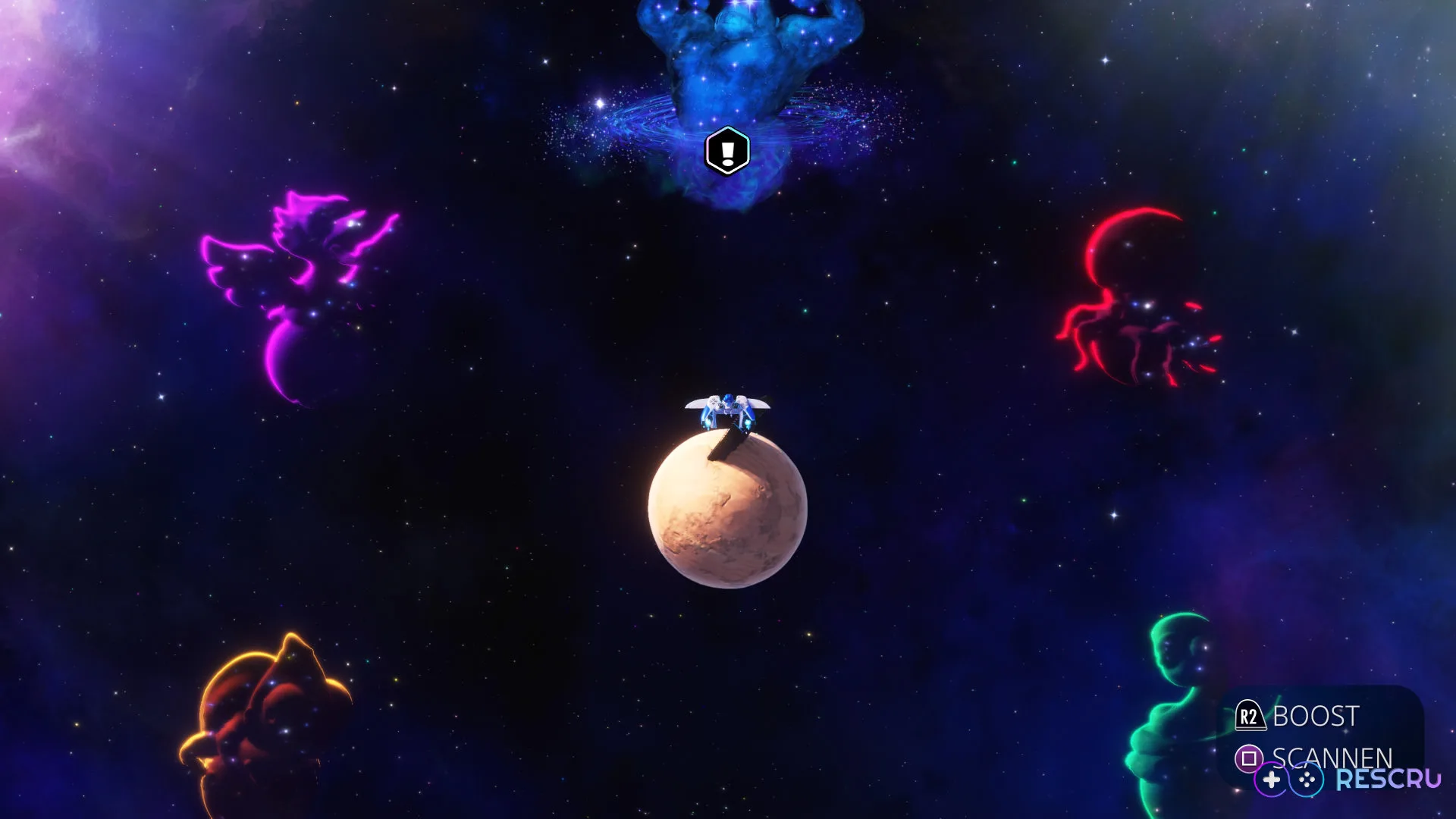
Task: Select the RESCRU watermark label
Action: tap(1389, 778)
